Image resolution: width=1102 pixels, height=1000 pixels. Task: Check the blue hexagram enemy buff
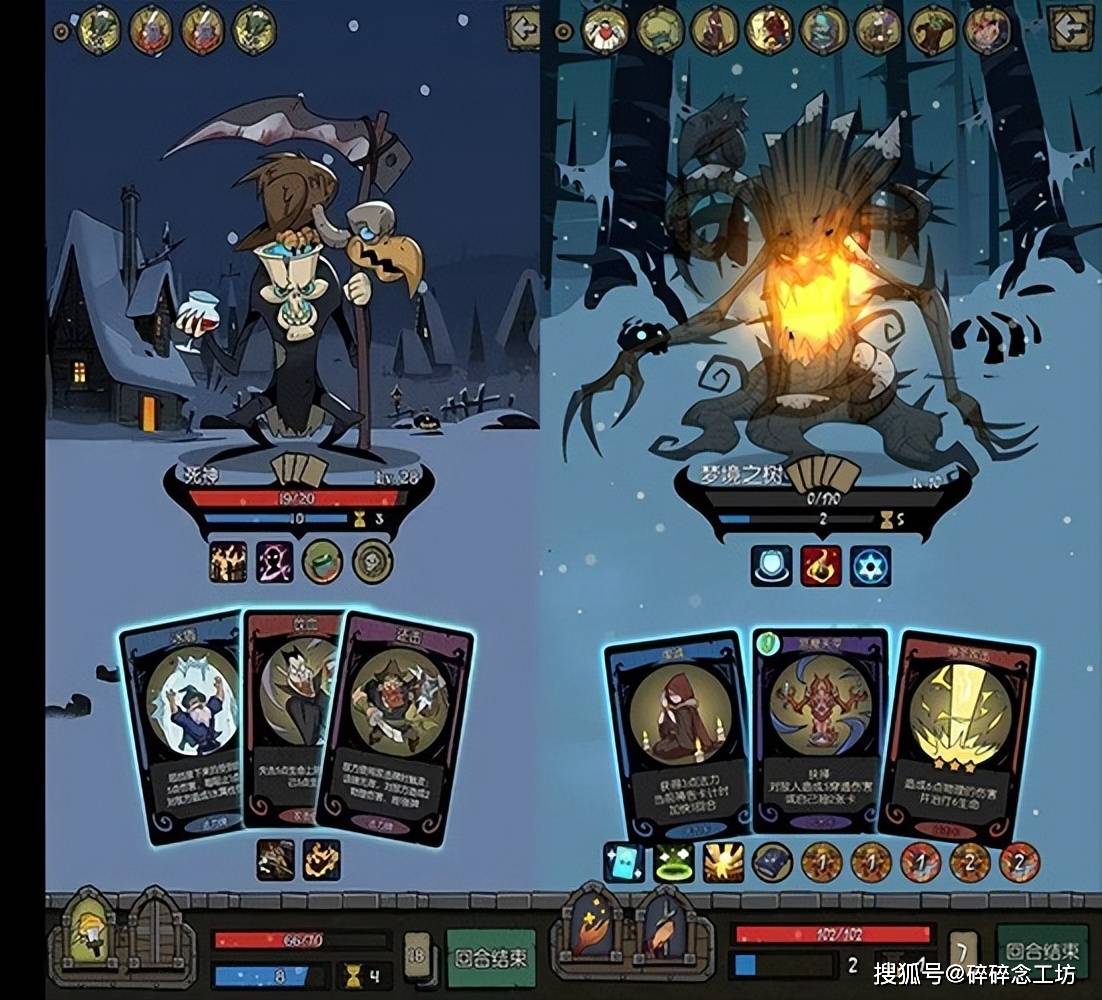[x=870, y=566]
